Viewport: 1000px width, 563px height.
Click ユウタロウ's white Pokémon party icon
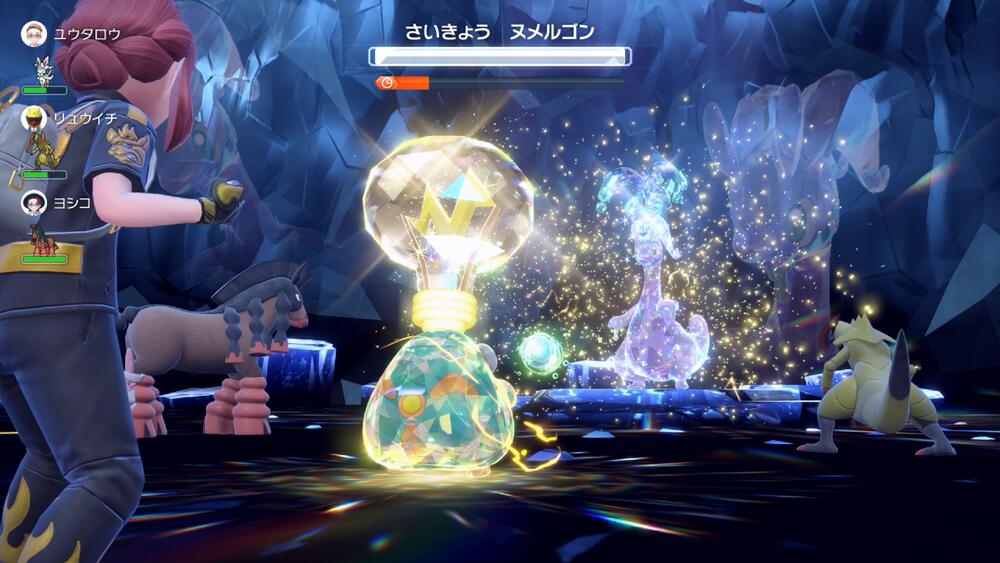42,70
